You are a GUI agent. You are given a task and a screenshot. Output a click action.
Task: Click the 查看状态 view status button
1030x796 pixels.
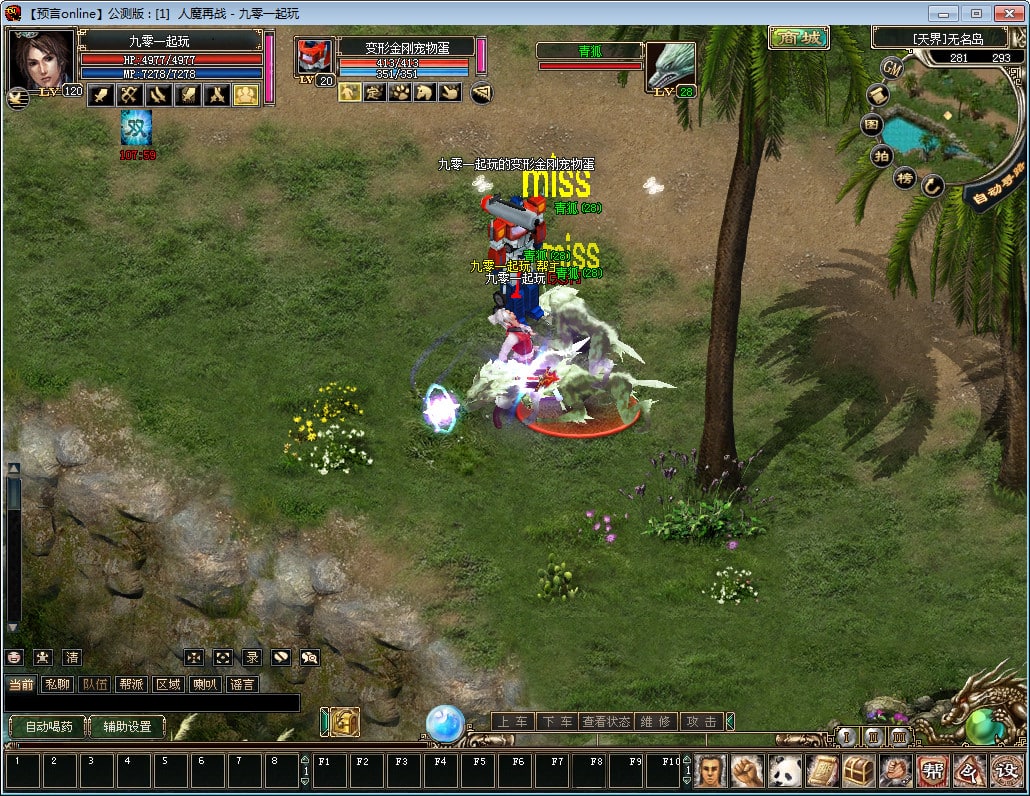point(606,721)
